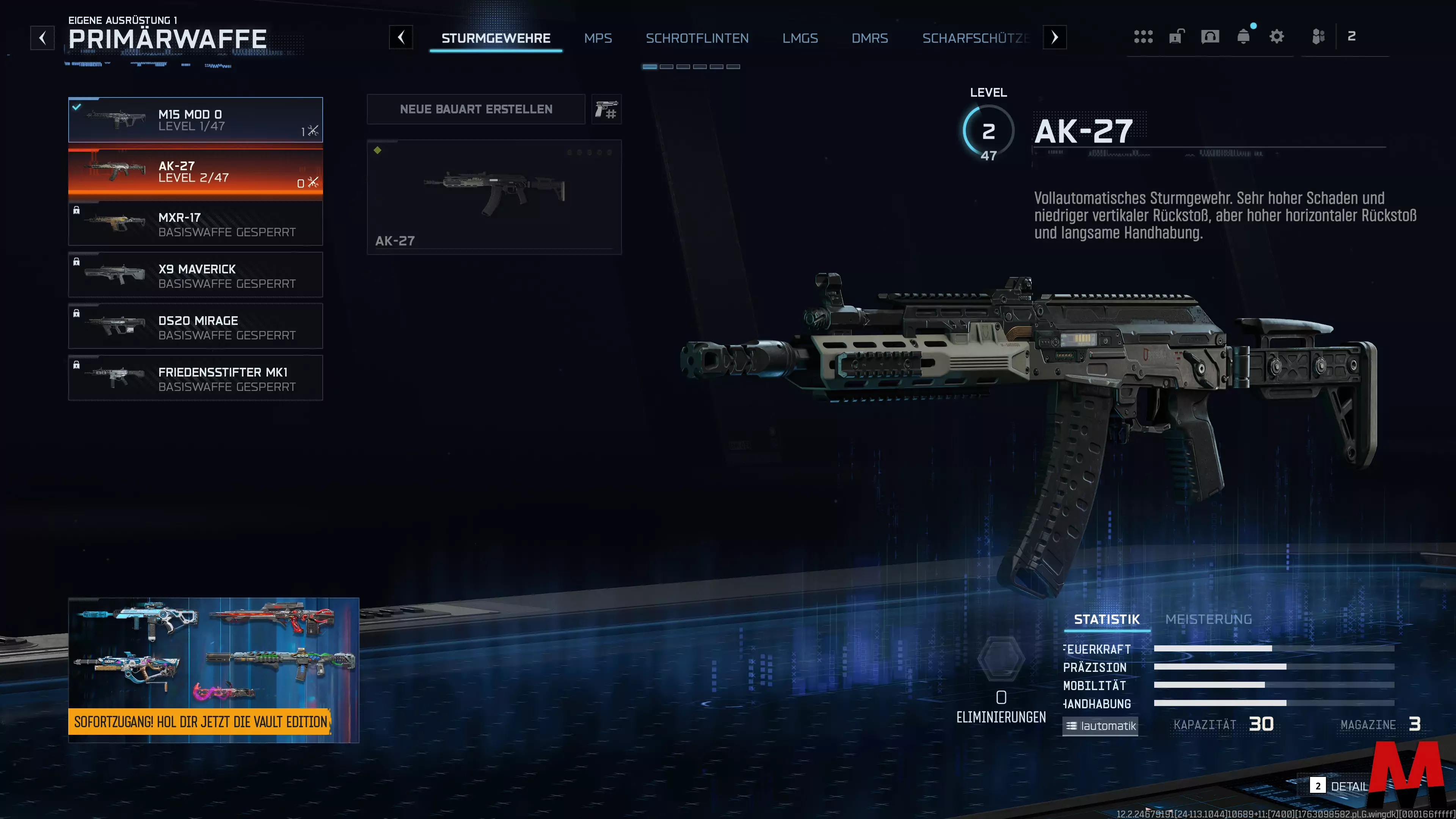Choose the Friedensstifter MK1 entry
This screenshot has width=1456, height=819.
[x=195, y=378]
